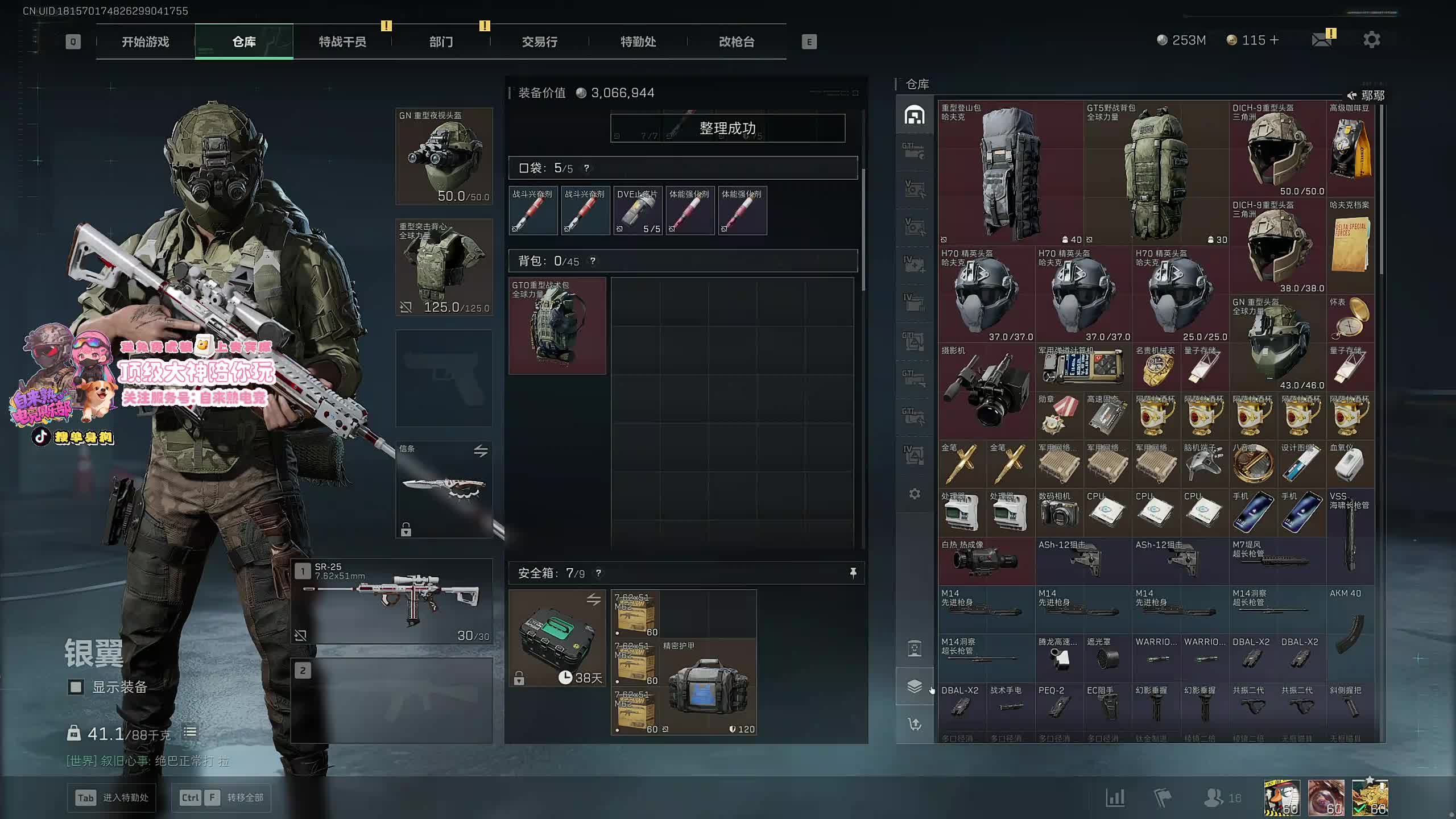Go to the 改枪台 tab
1456x819 pixels.
point(737,42)
